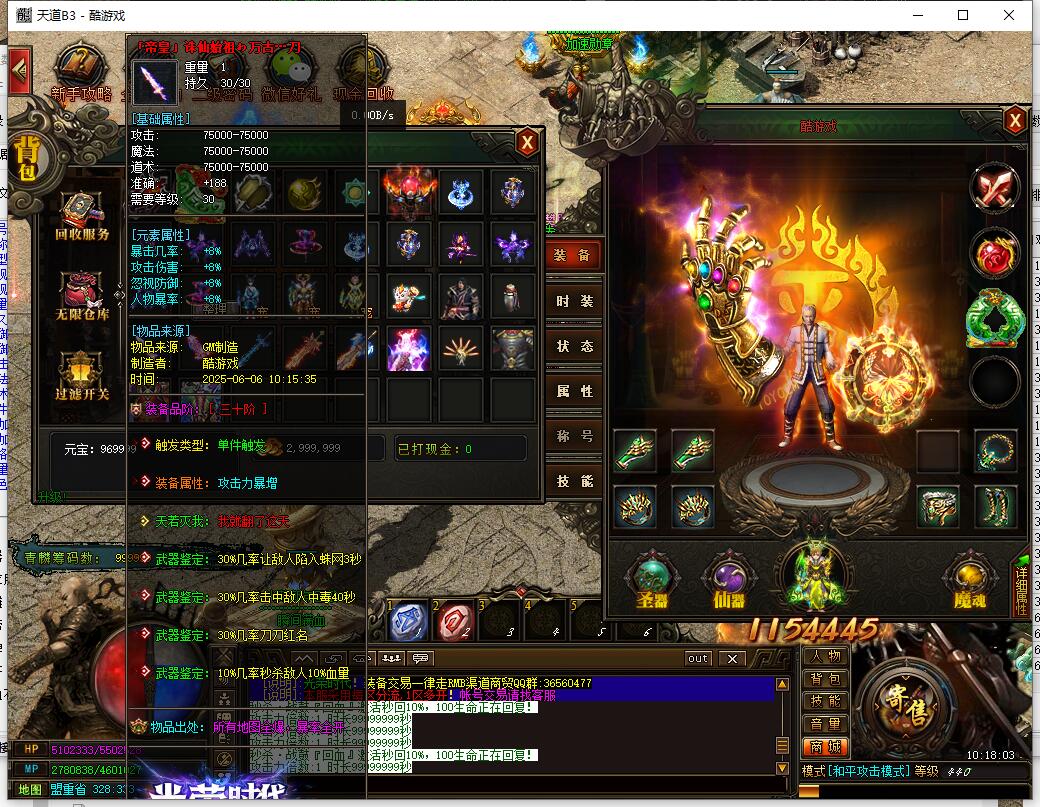
Task: Close the backpack inventory window
Action: tap(527, 143)
